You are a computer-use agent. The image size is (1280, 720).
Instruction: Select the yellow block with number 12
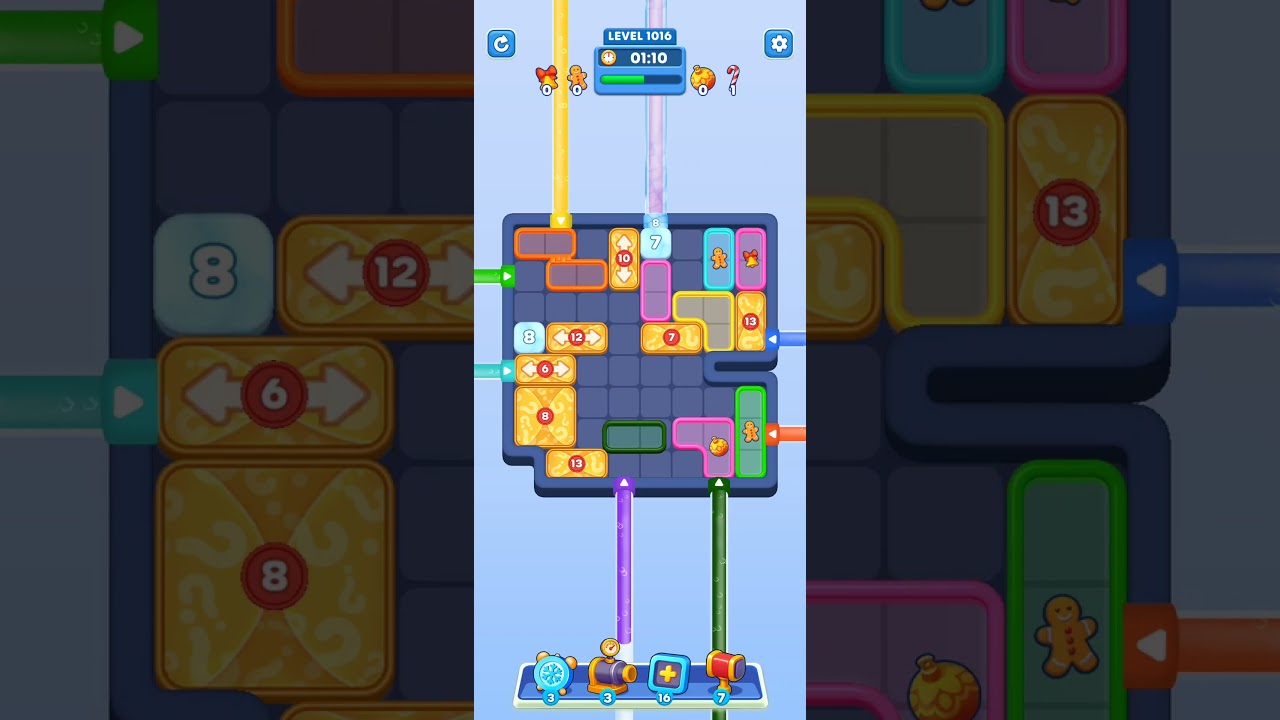[578, 337]
